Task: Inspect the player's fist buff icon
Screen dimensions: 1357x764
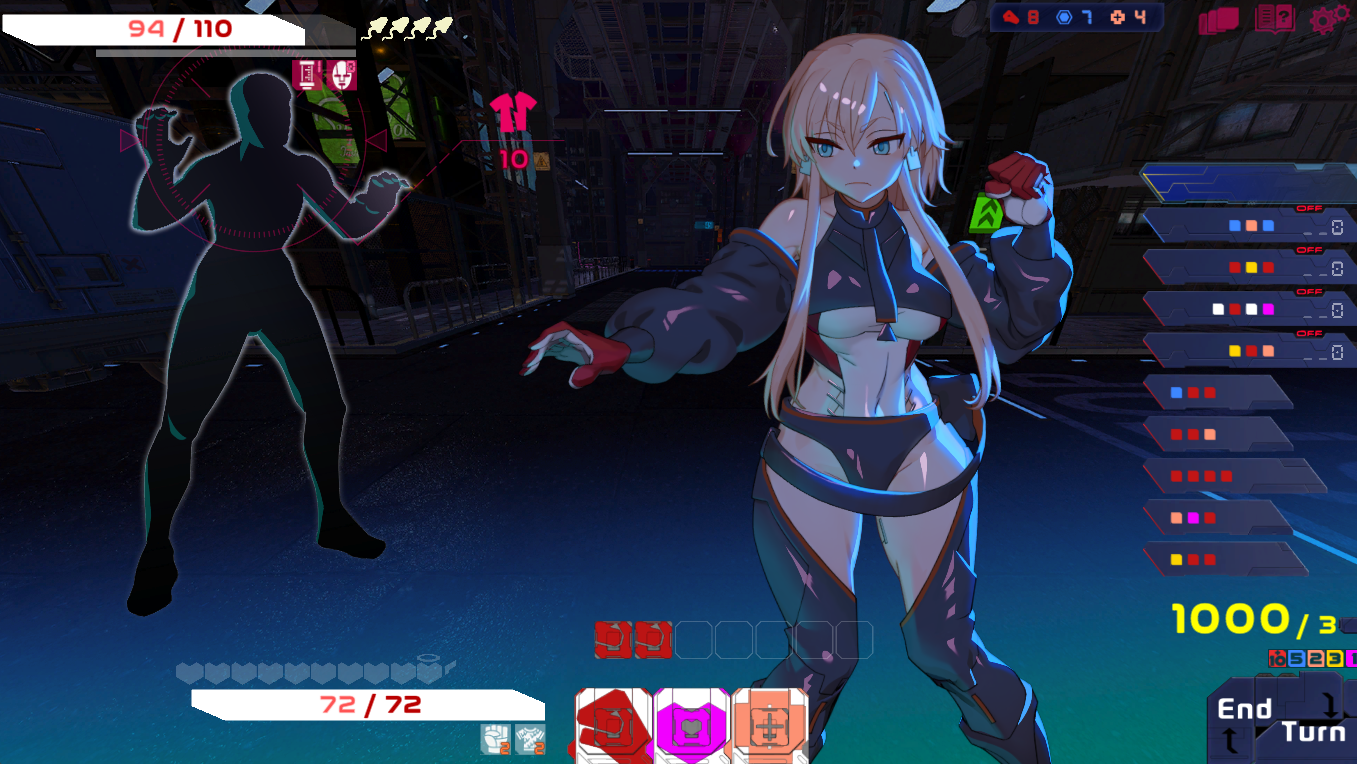Action: 496,739
